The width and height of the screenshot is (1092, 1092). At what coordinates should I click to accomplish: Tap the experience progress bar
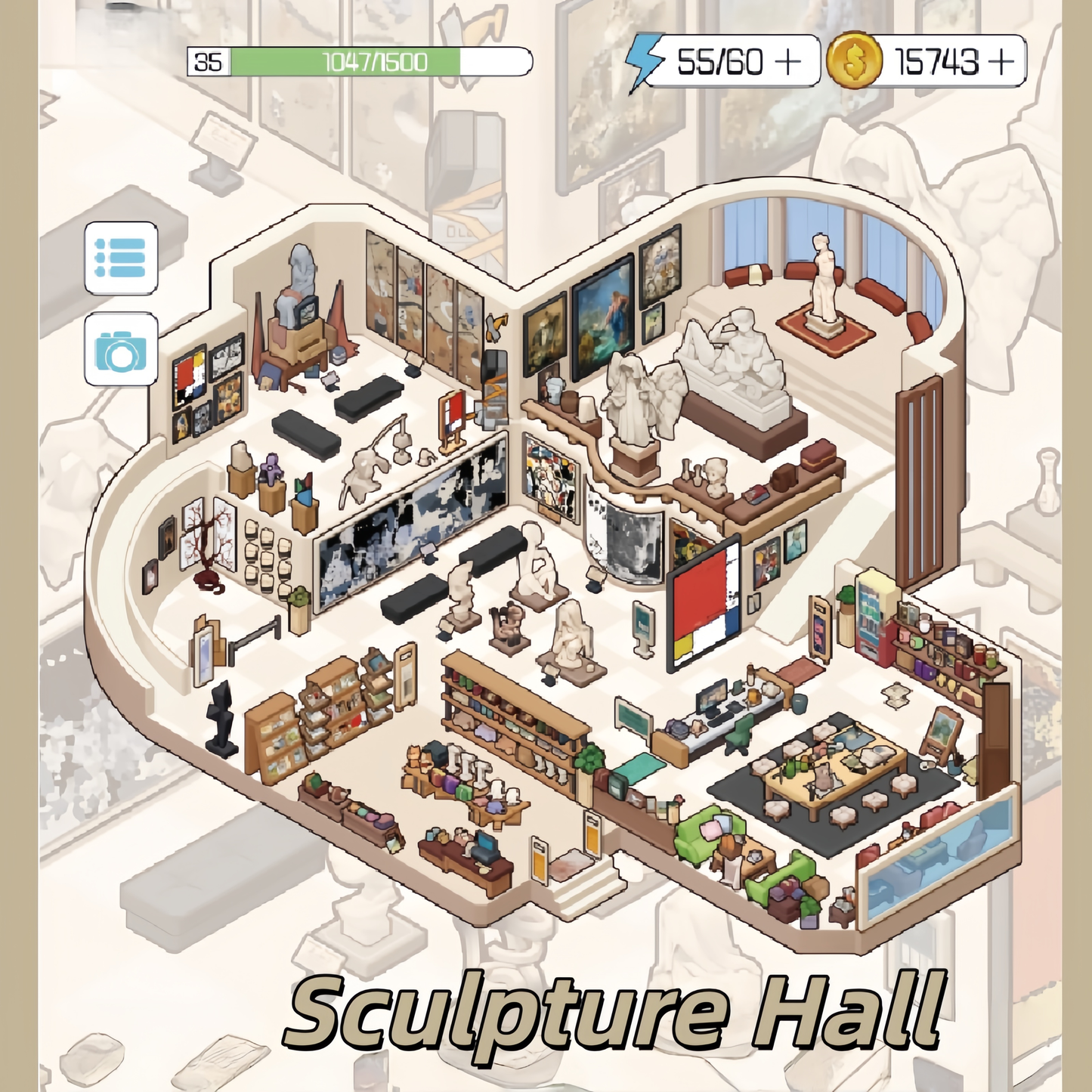tap(374, 62)
